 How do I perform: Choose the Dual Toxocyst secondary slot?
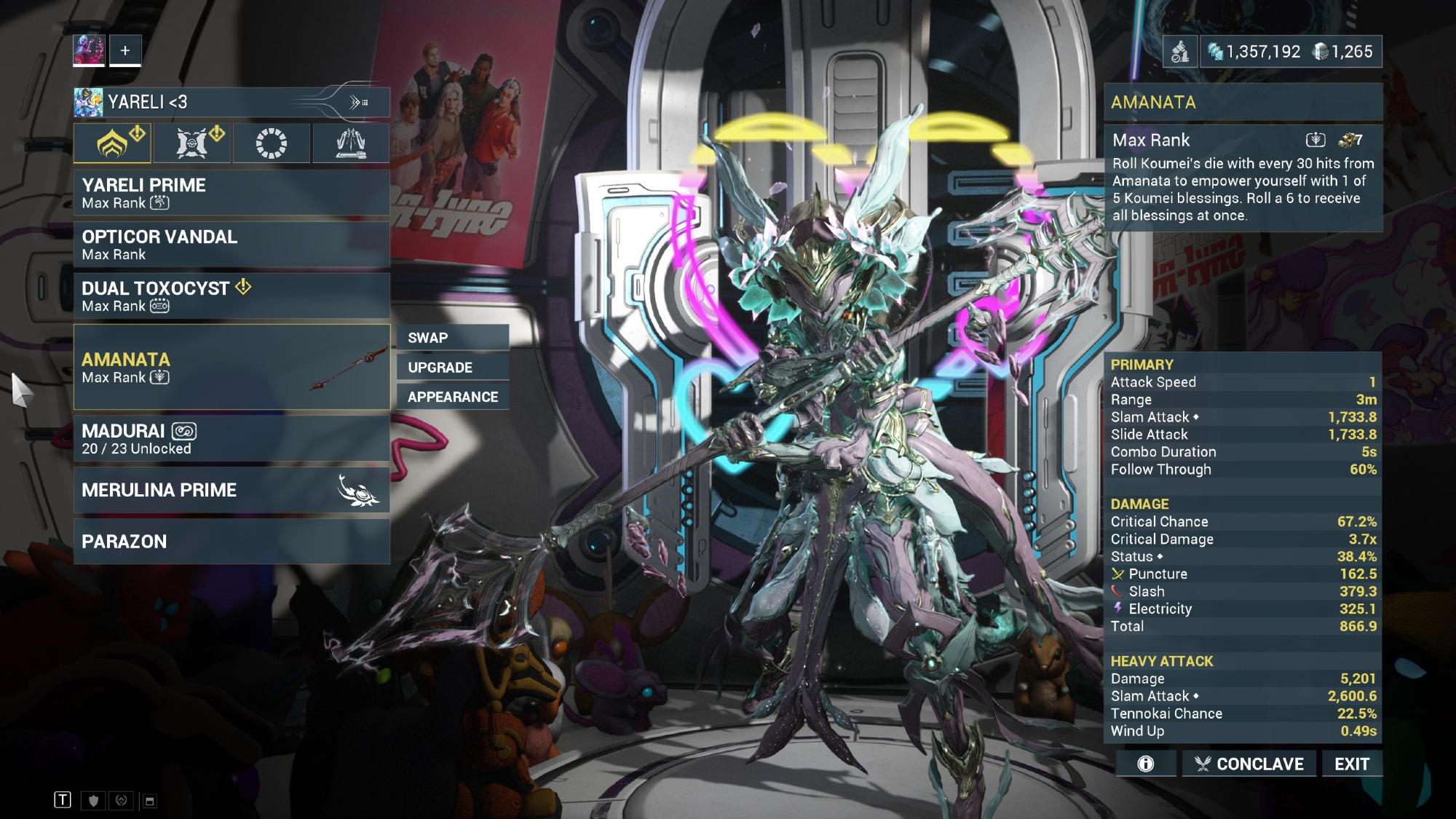(232, 296)
